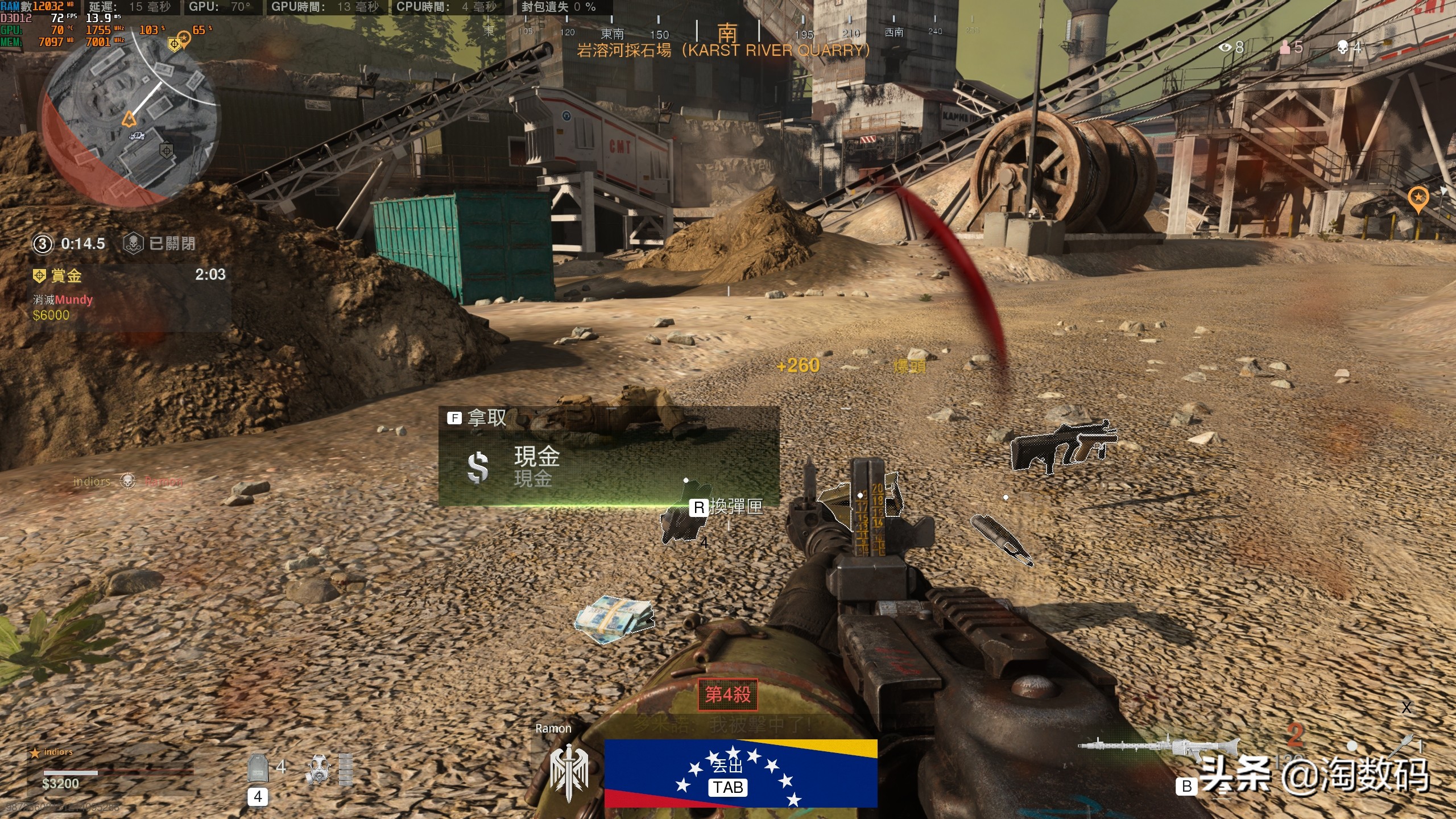Click the kill count skull icon

[x=1343, y=47]
